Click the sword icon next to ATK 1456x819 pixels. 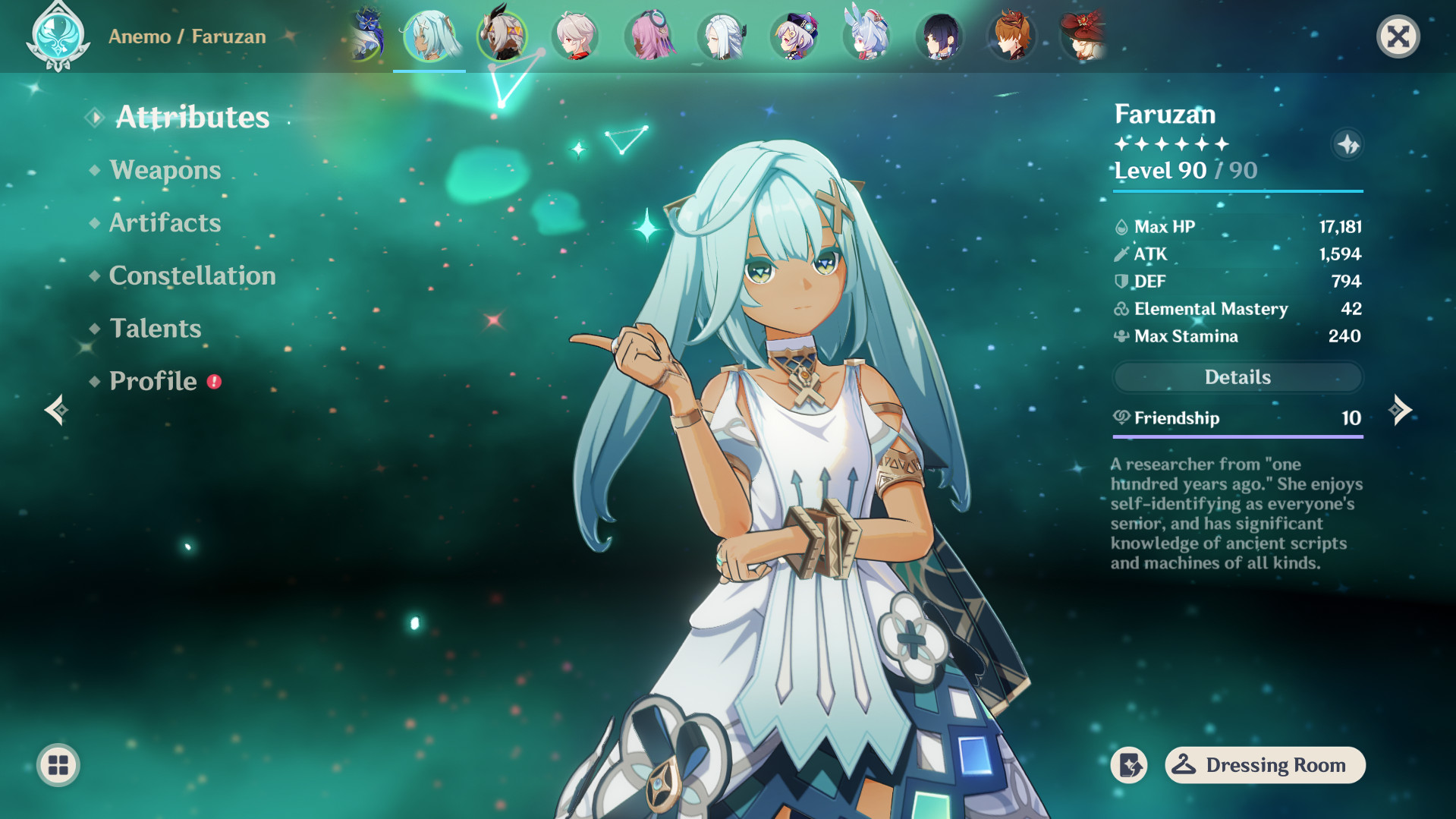click(x=1120, y=254)
